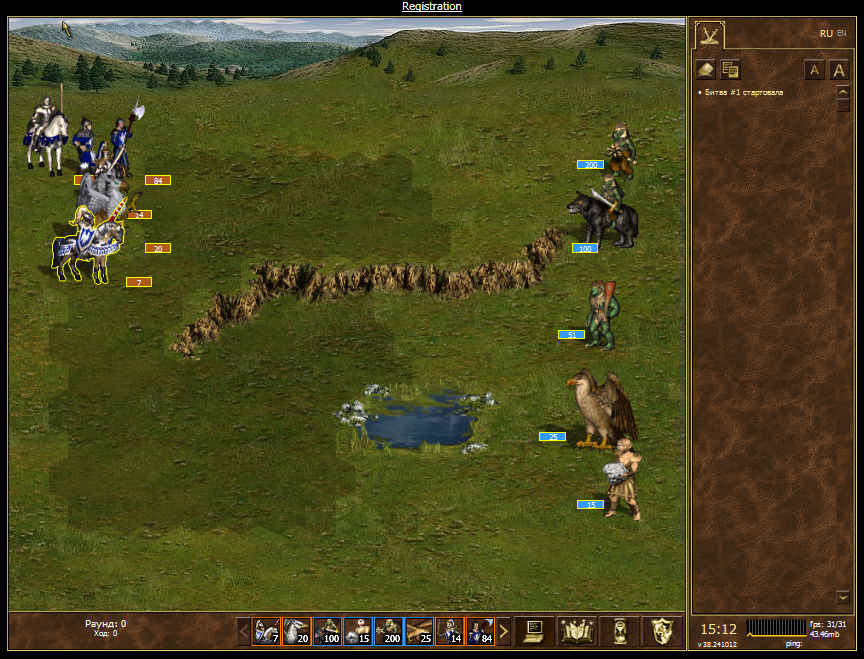Choose the larger font size A button
This screenshot has height=659, width=864.
[x=839, y=70]
